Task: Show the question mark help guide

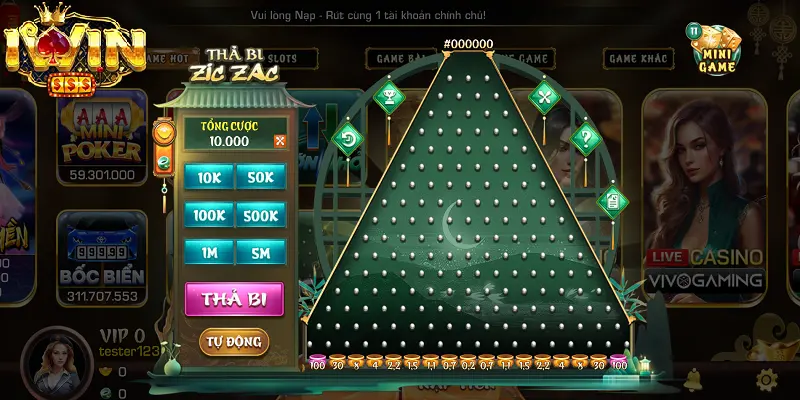Action: point(584,139)
